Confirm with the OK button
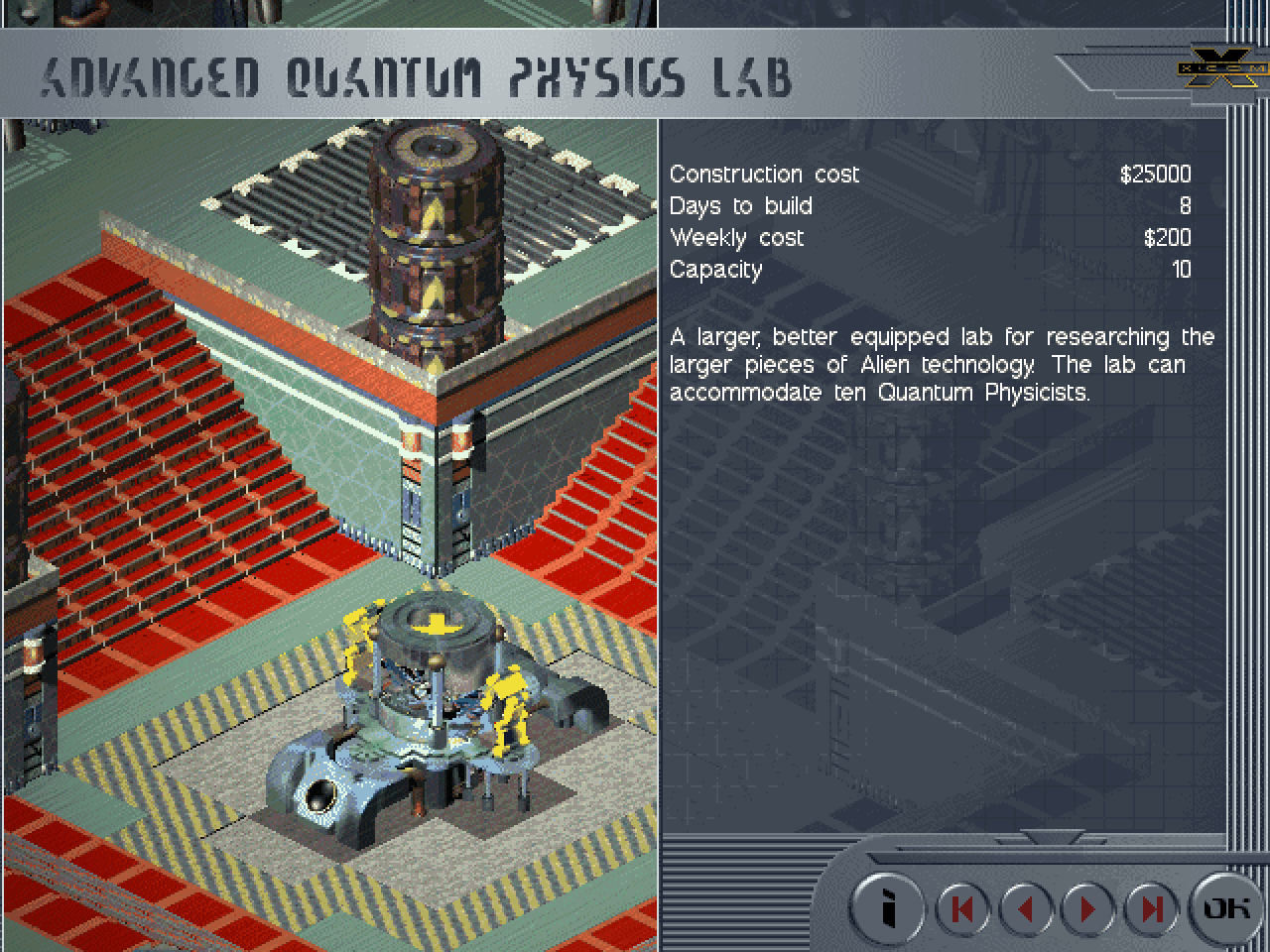 point(1226,907)
